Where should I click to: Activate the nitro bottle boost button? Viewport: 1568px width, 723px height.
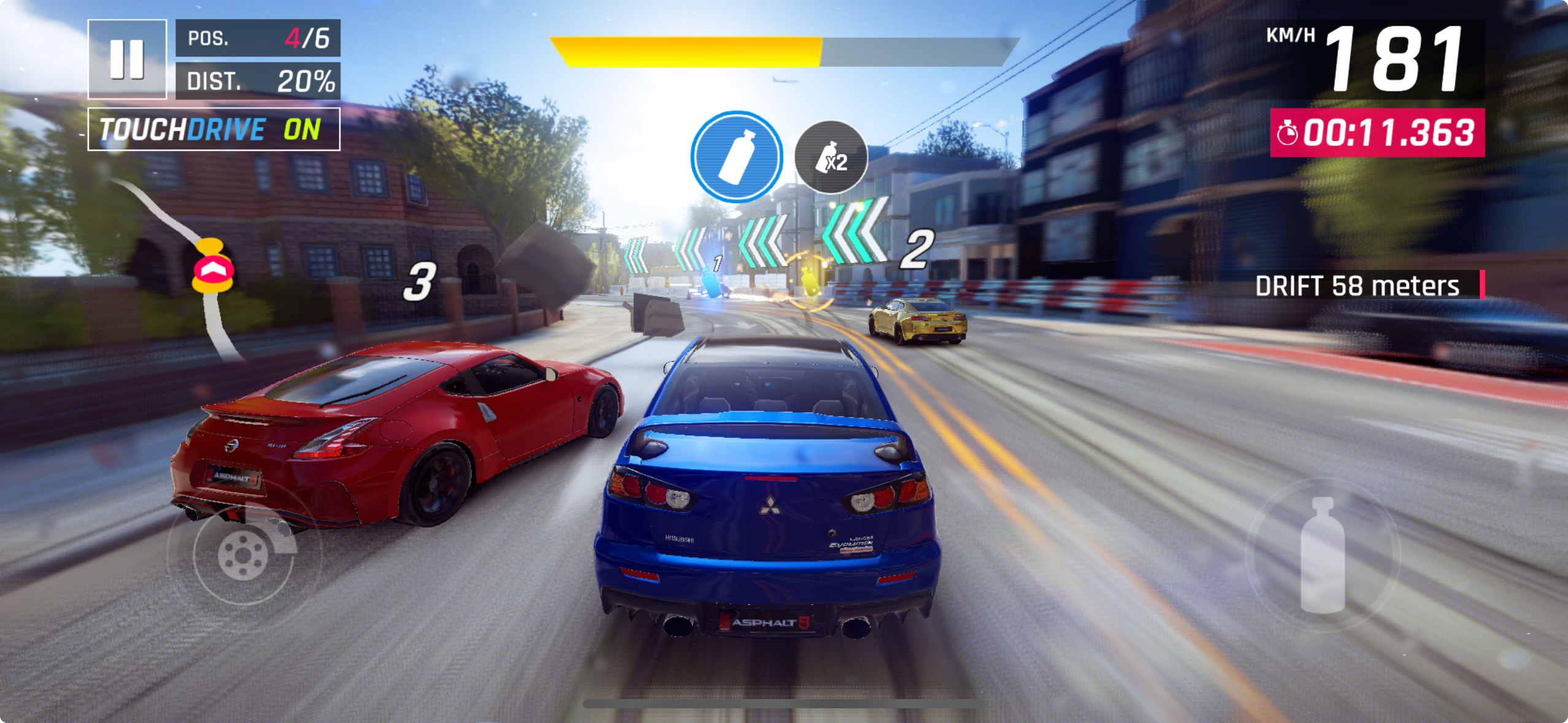pyautogui.click(x=1323, y=554)
